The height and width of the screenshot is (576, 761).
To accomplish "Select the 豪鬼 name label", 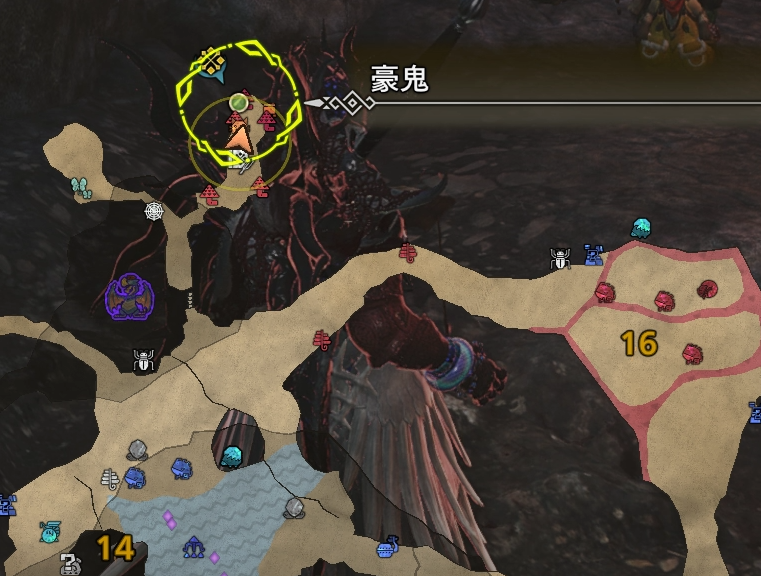I will [400, 80].
